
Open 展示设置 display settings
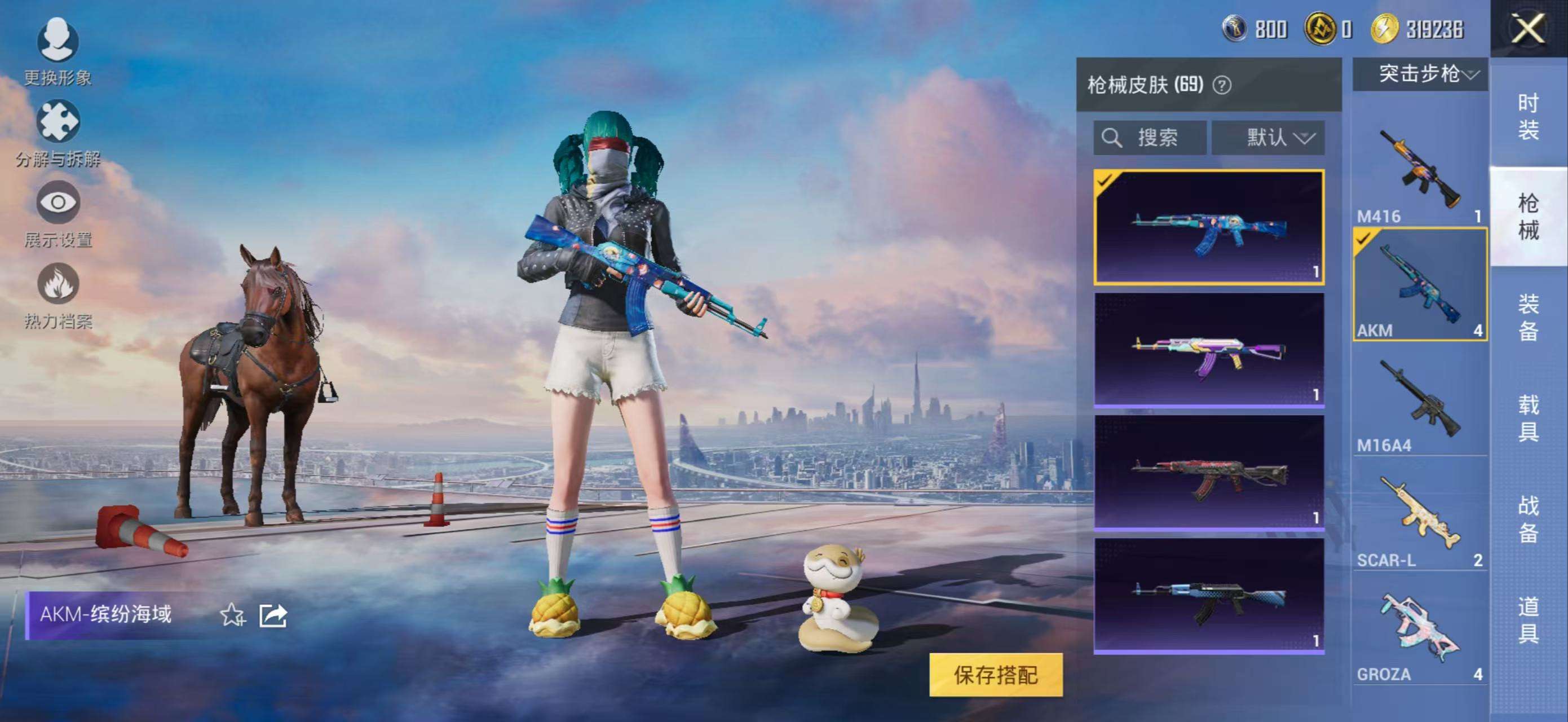(x=58, y=213)
